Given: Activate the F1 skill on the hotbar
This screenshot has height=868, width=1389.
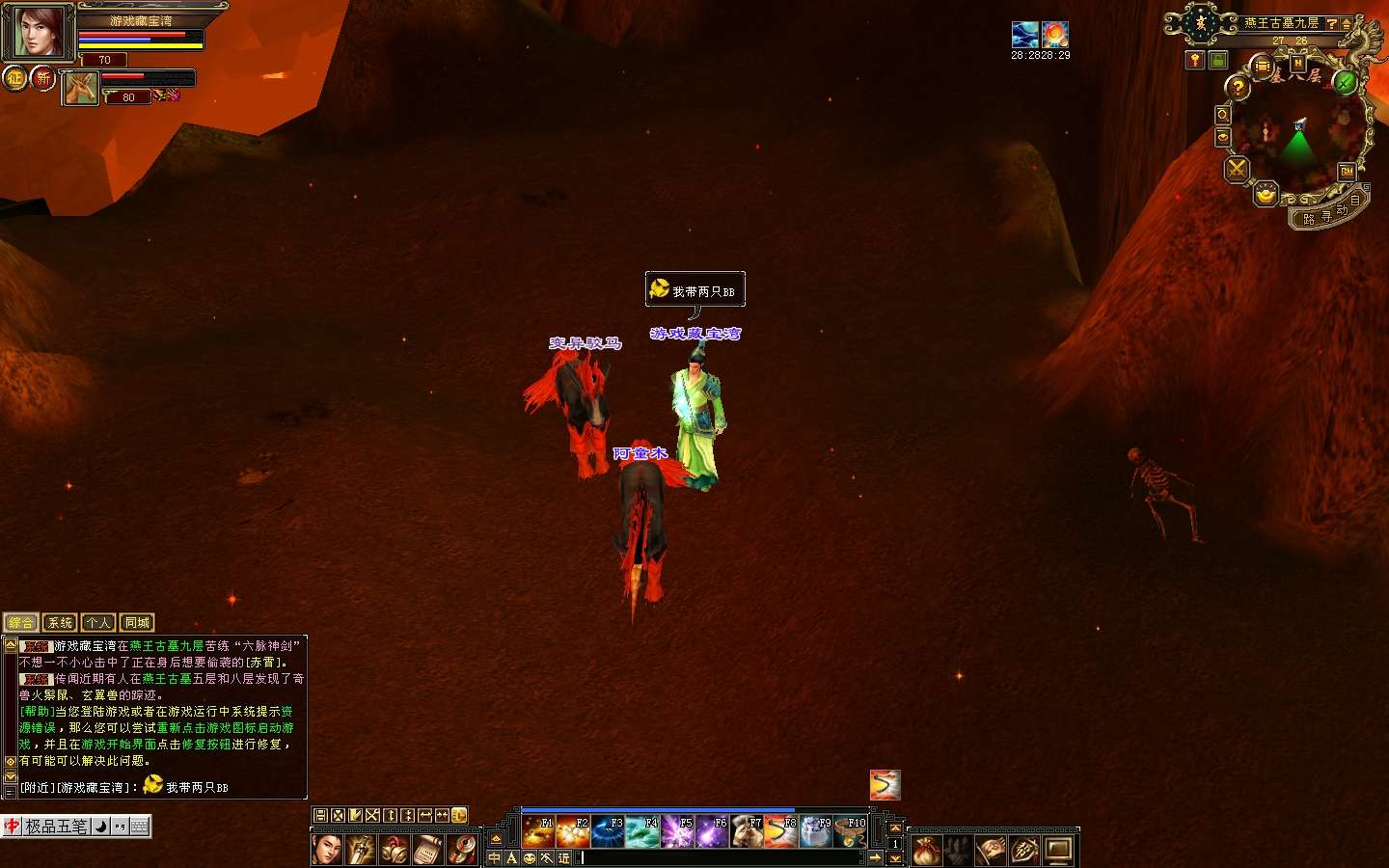Looking at the screenshot, I should tap(537, 831).
